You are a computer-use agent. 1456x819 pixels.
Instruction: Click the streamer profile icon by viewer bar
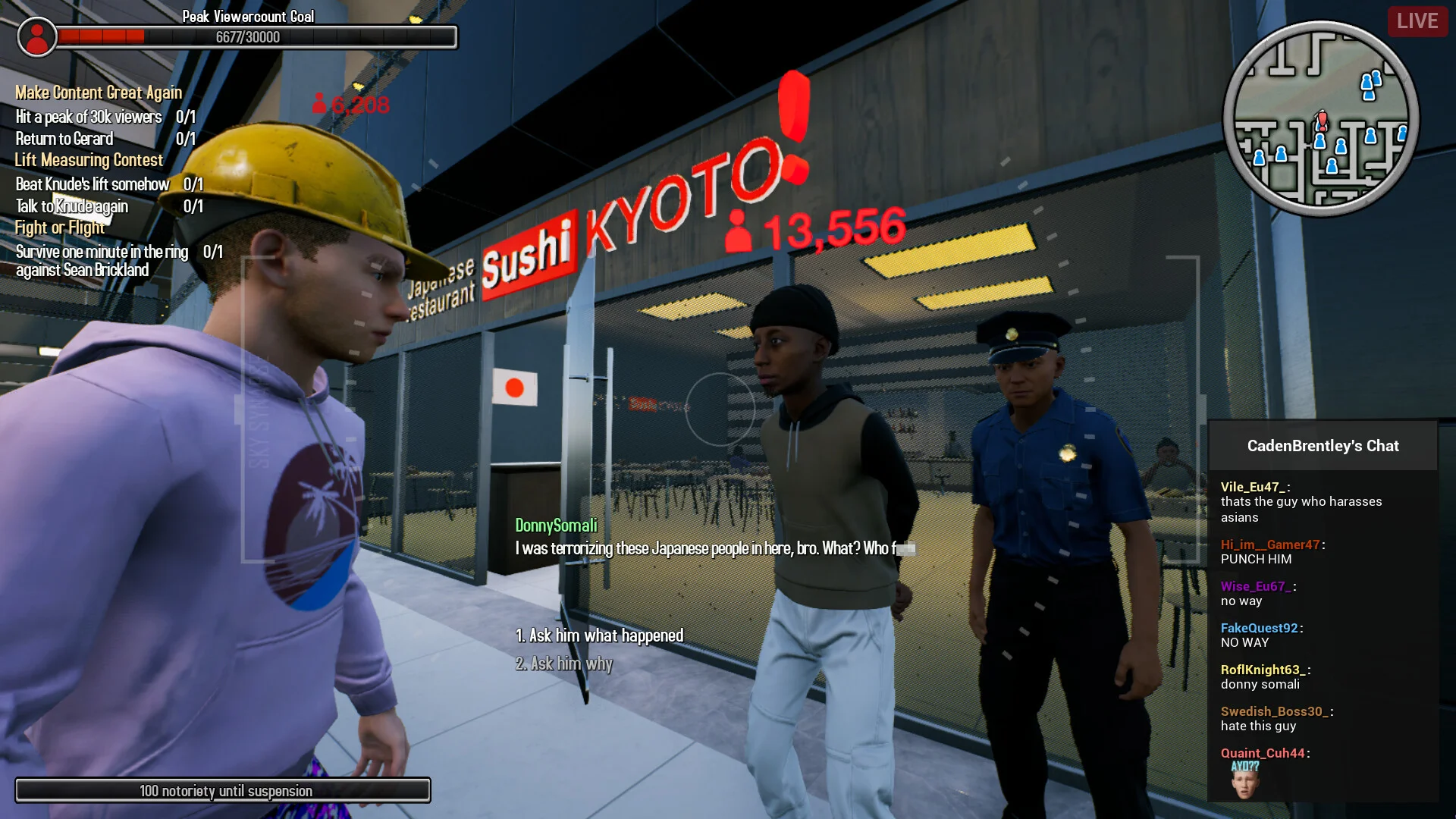coord(36,36)
